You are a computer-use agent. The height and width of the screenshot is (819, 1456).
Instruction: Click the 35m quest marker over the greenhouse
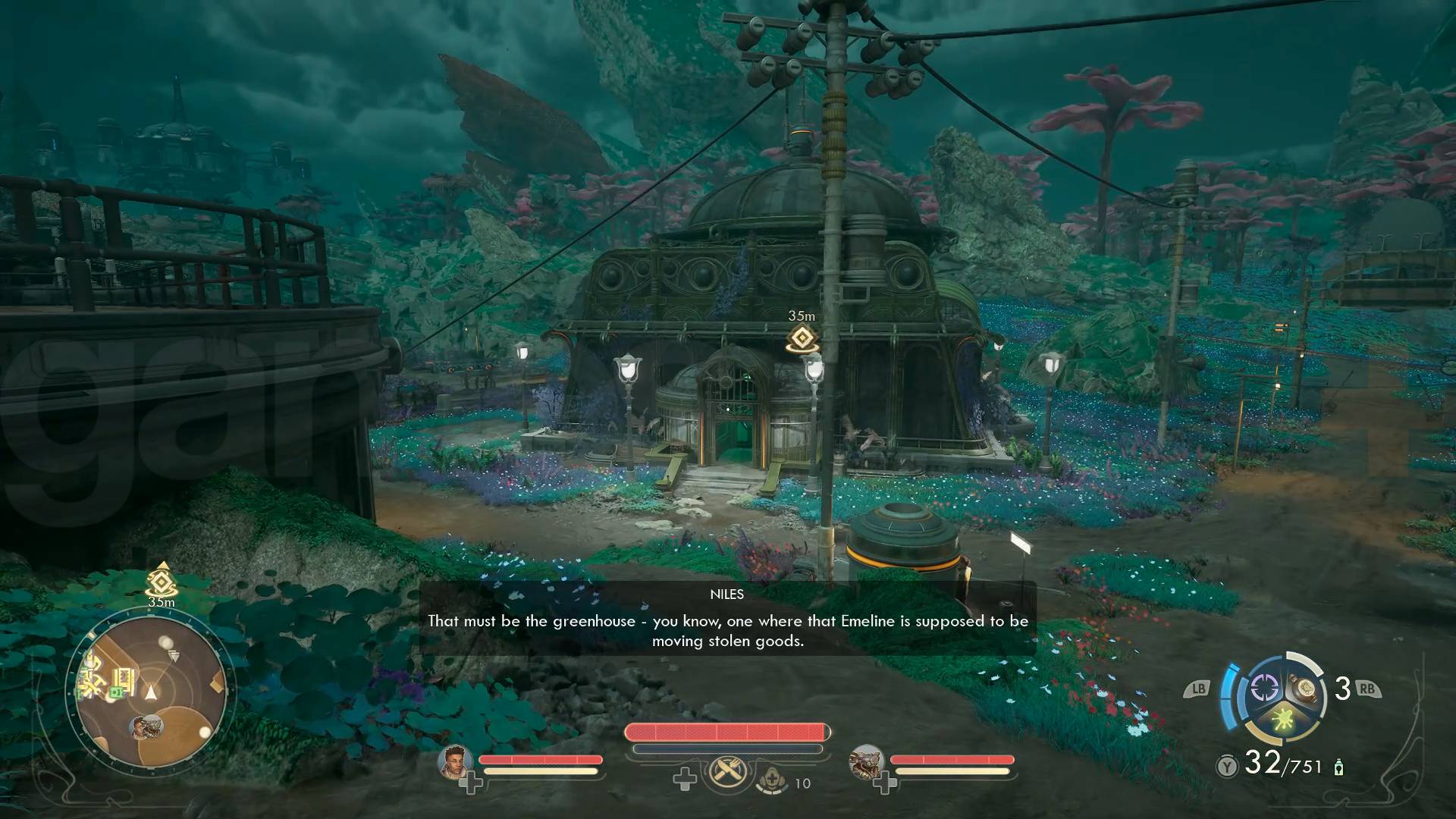(x=802, y=337)
